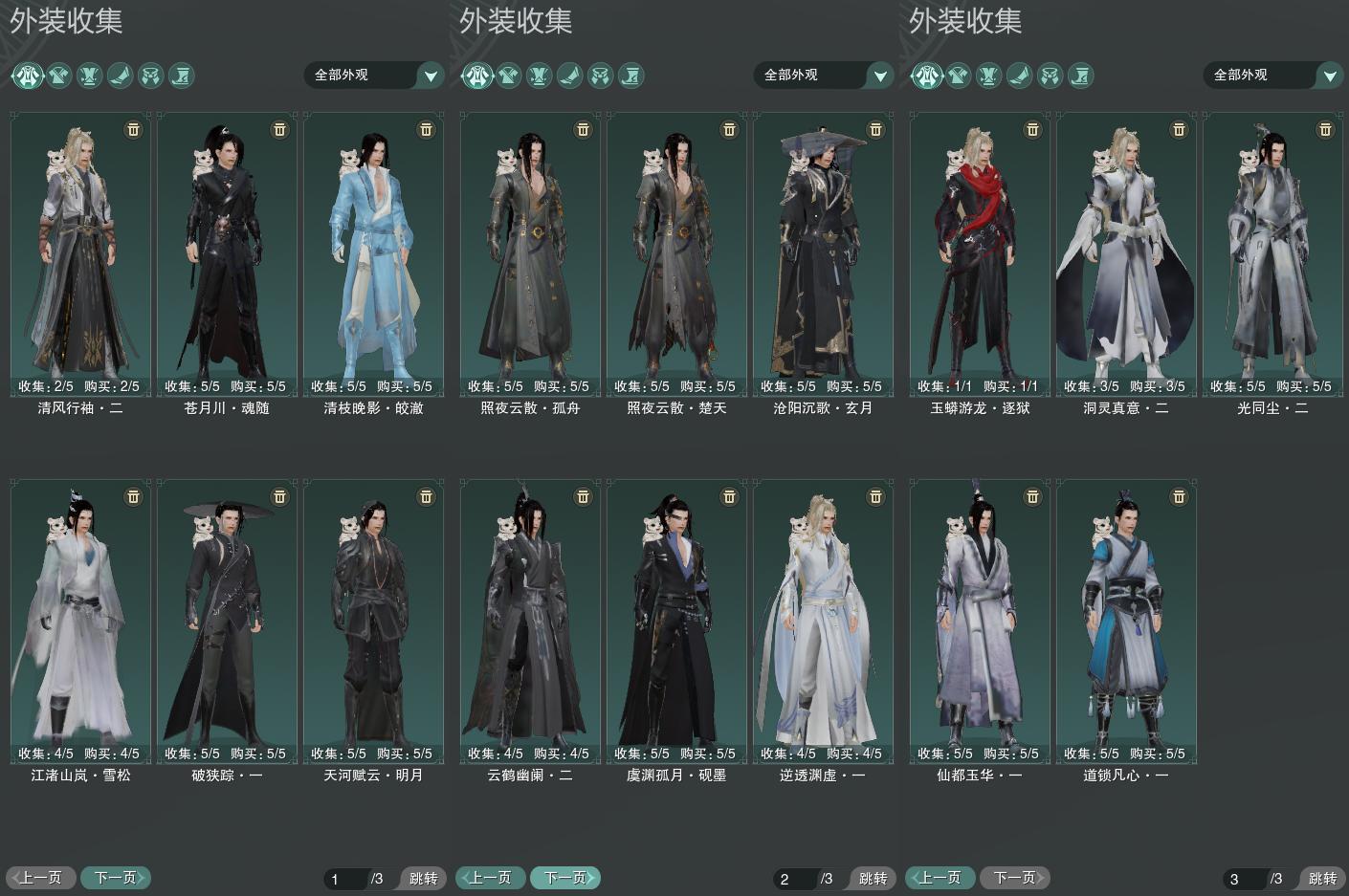
Task: Choose the 沧阳沉歌·玄月 outfit with hat
Action: [x=823, y=253]
